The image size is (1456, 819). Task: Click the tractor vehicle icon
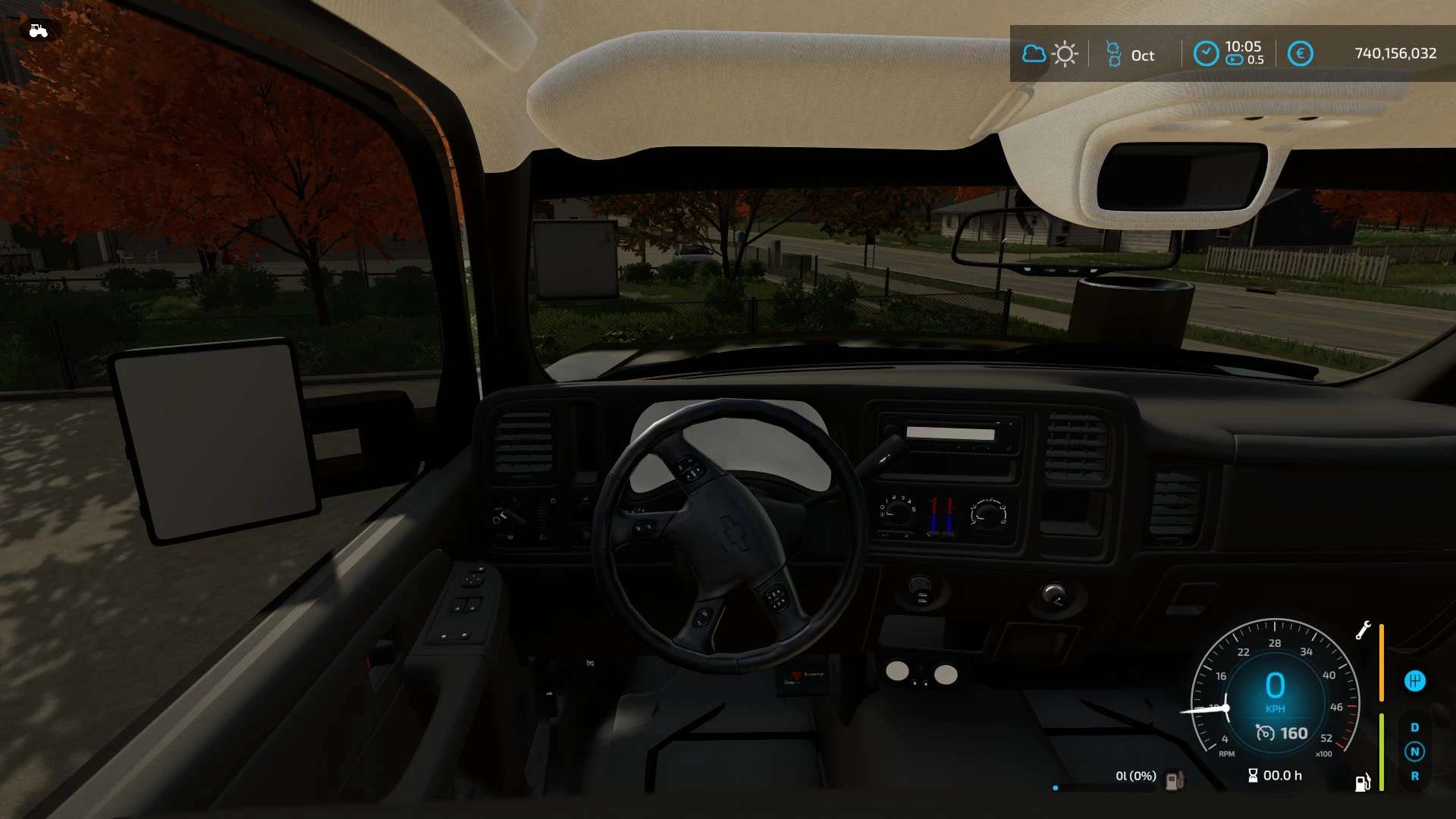click(x=38, y=31)
